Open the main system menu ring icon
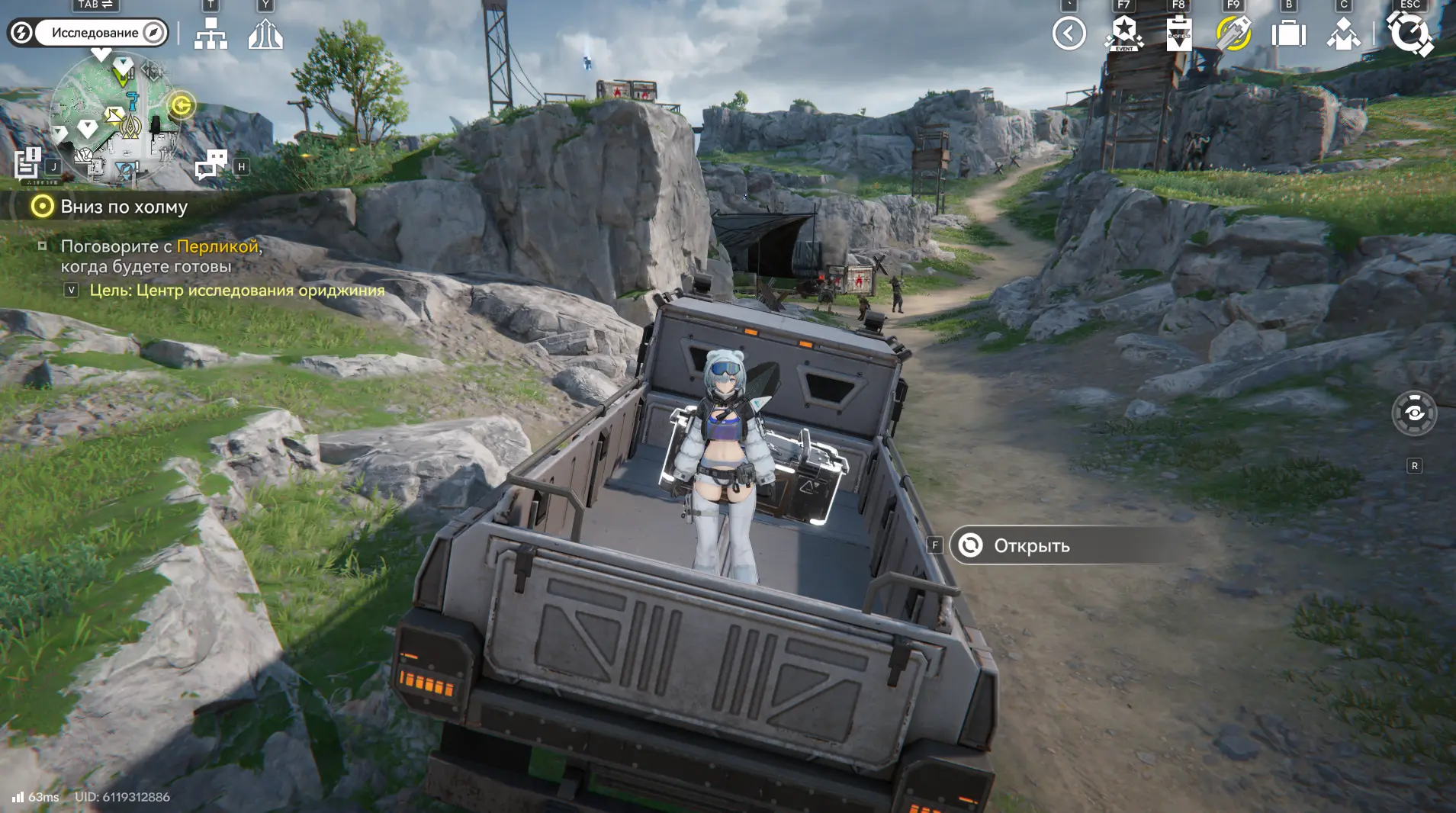The height and width of the screenshot is (813, 1456). (x=1409, y=34)
